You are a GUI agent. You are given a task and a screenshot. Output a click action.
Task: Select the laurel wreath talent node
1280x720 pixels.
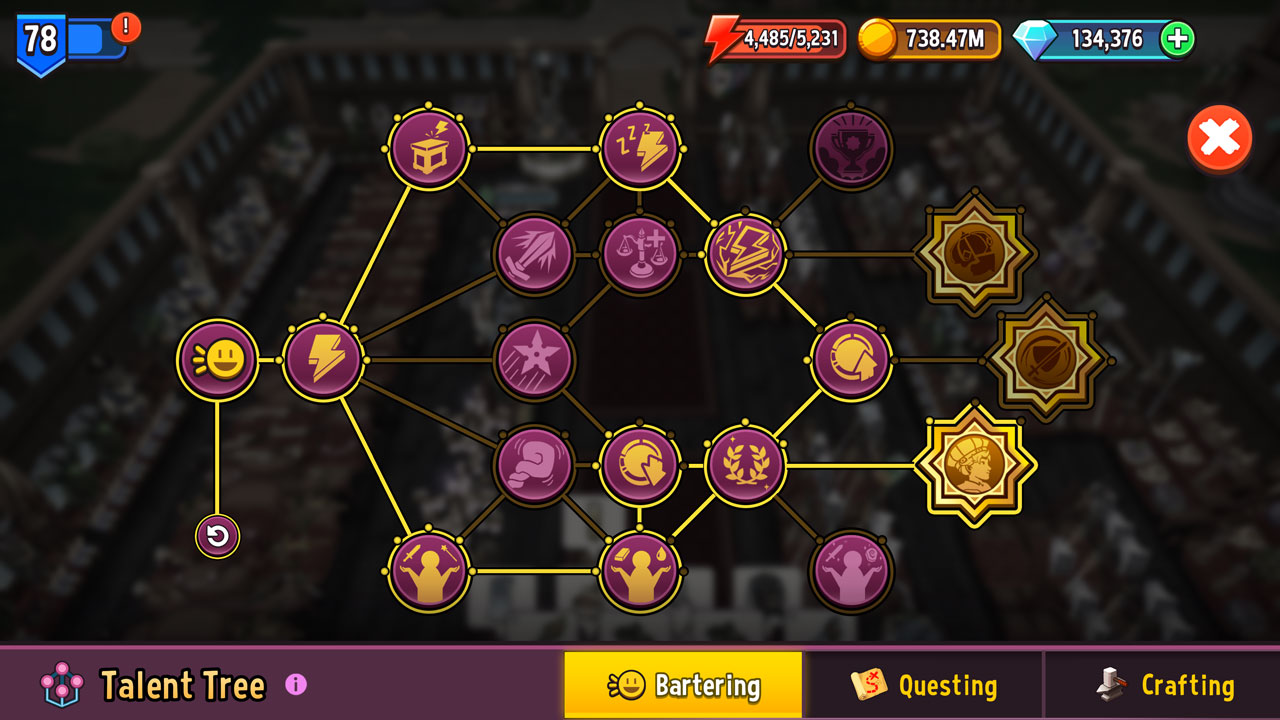coord(747,463)
